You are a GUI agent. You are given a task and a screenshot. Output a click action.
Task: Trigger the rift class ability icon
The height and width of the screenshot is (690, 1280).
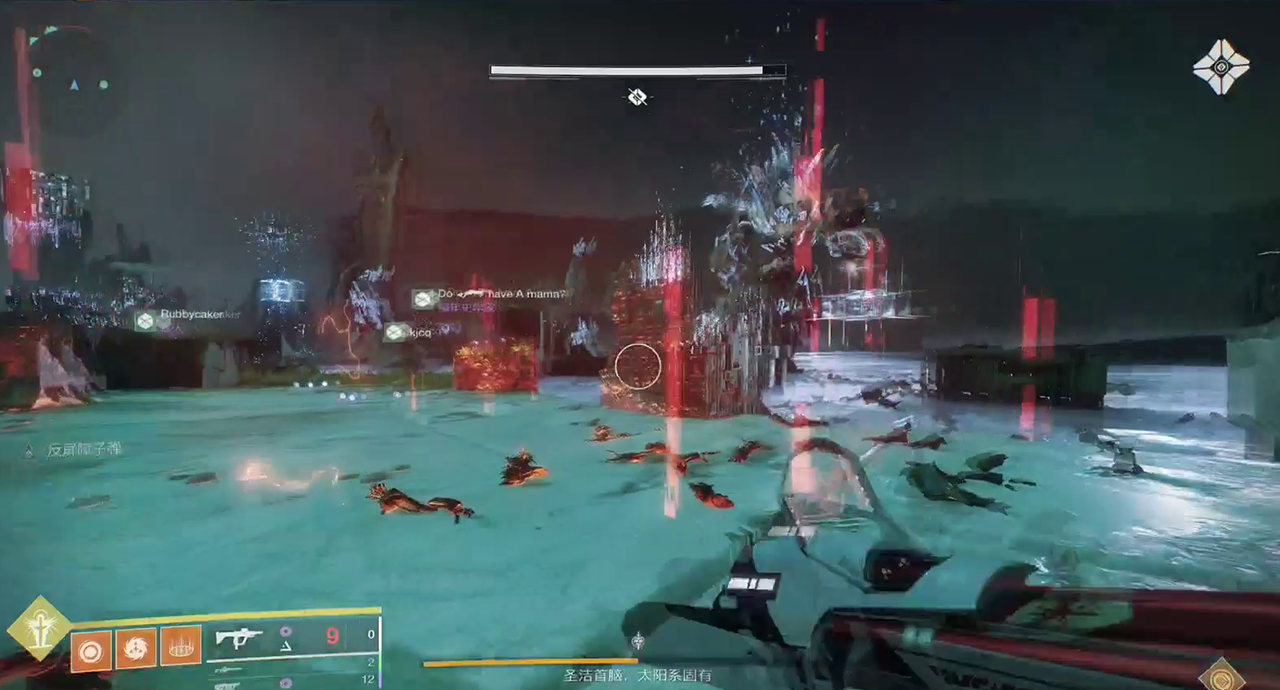180,646
